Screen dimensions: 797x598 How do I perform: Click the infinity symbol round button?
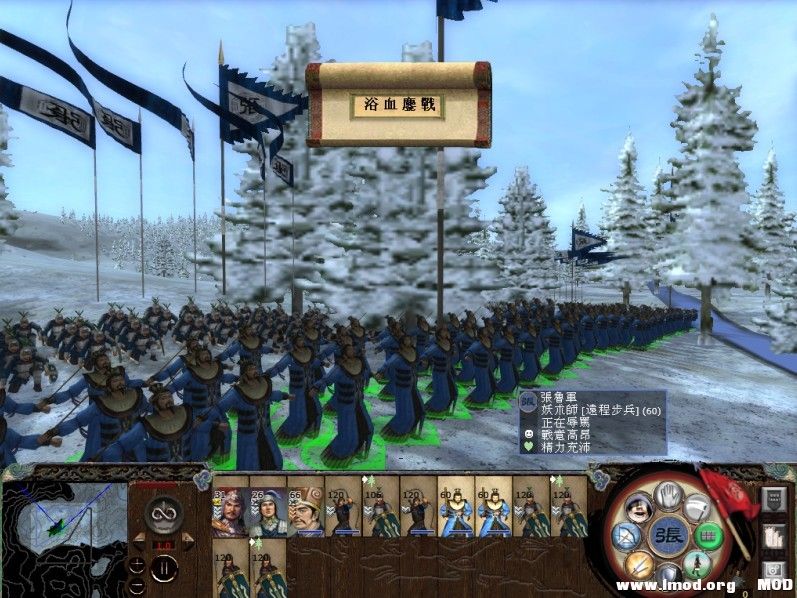[x=162, y=515]
